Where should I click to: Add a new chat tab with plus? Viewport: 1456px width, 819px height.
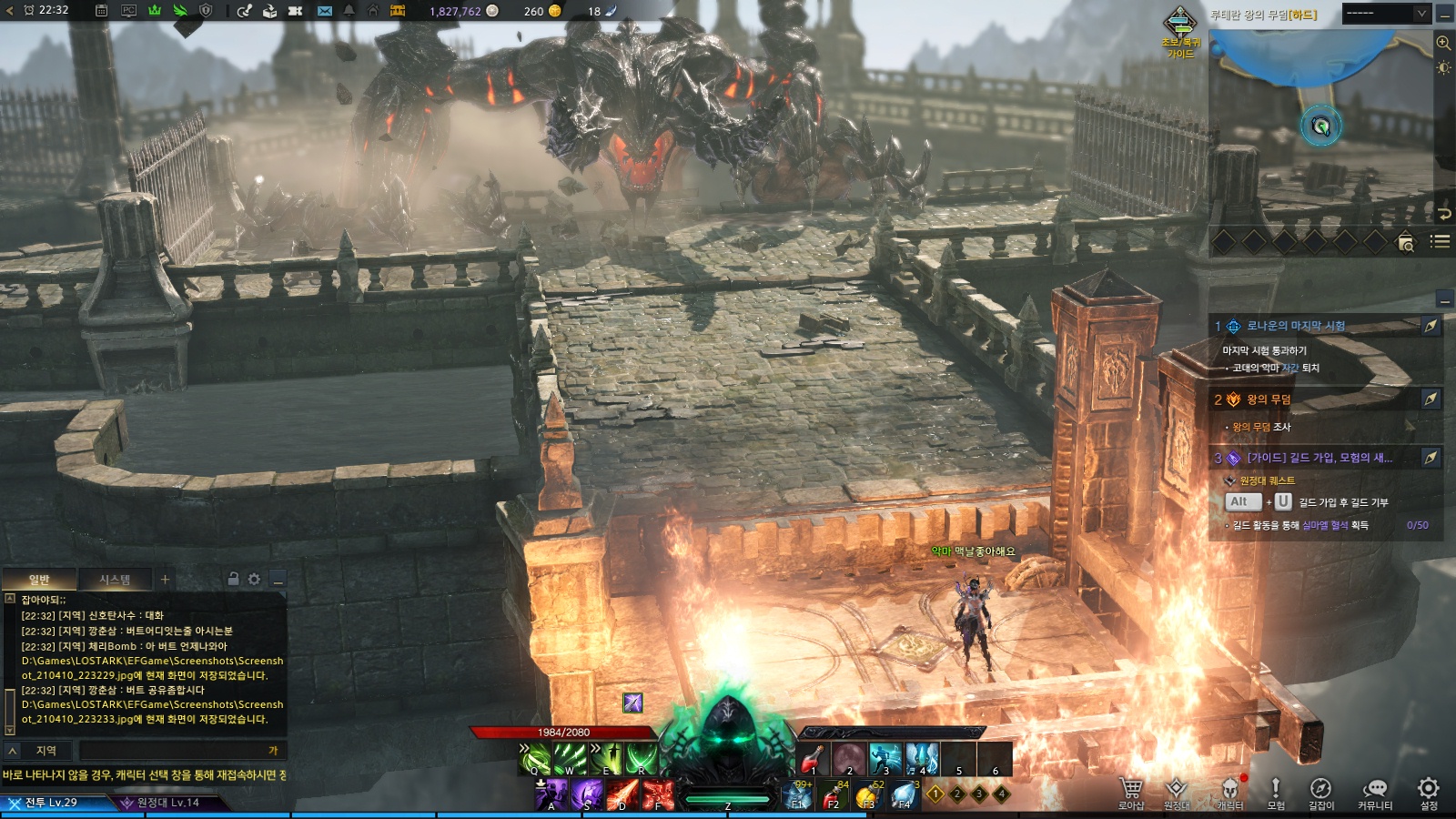coord(165,579)
